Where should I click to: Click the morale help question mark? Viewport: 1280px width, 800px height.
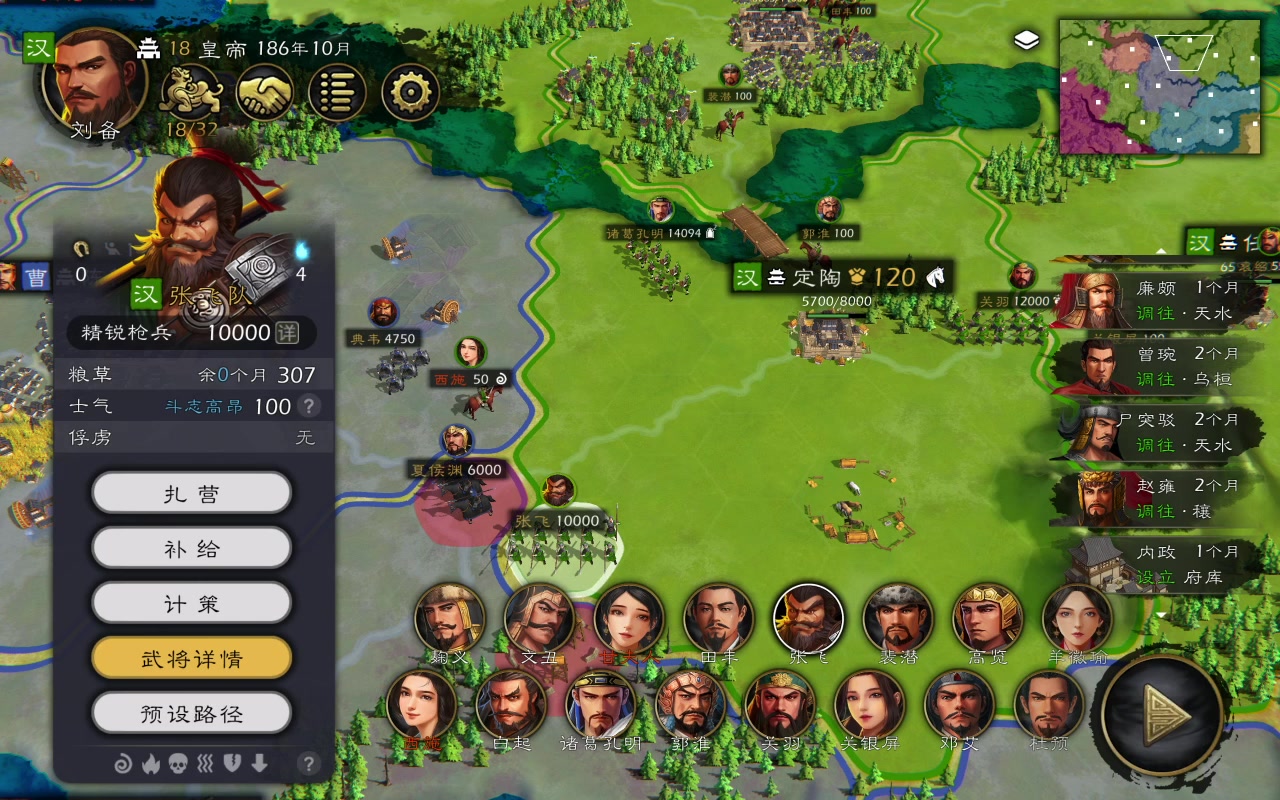[x=310, y=406]
